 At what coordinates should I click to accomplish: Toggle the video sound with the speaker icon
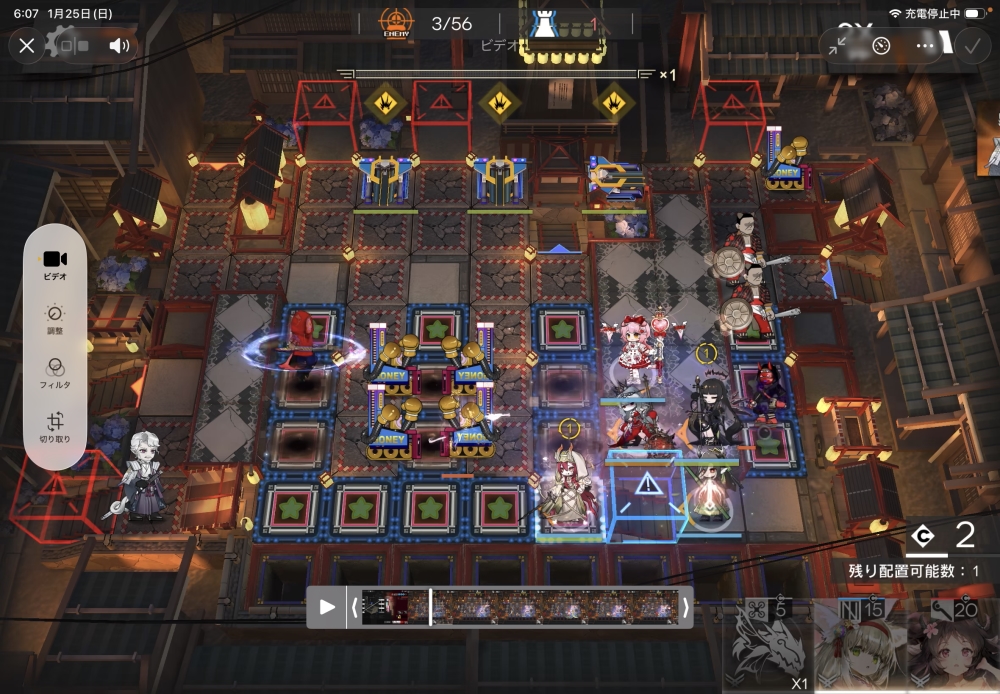pyautogui.click(x=120, y=45)
